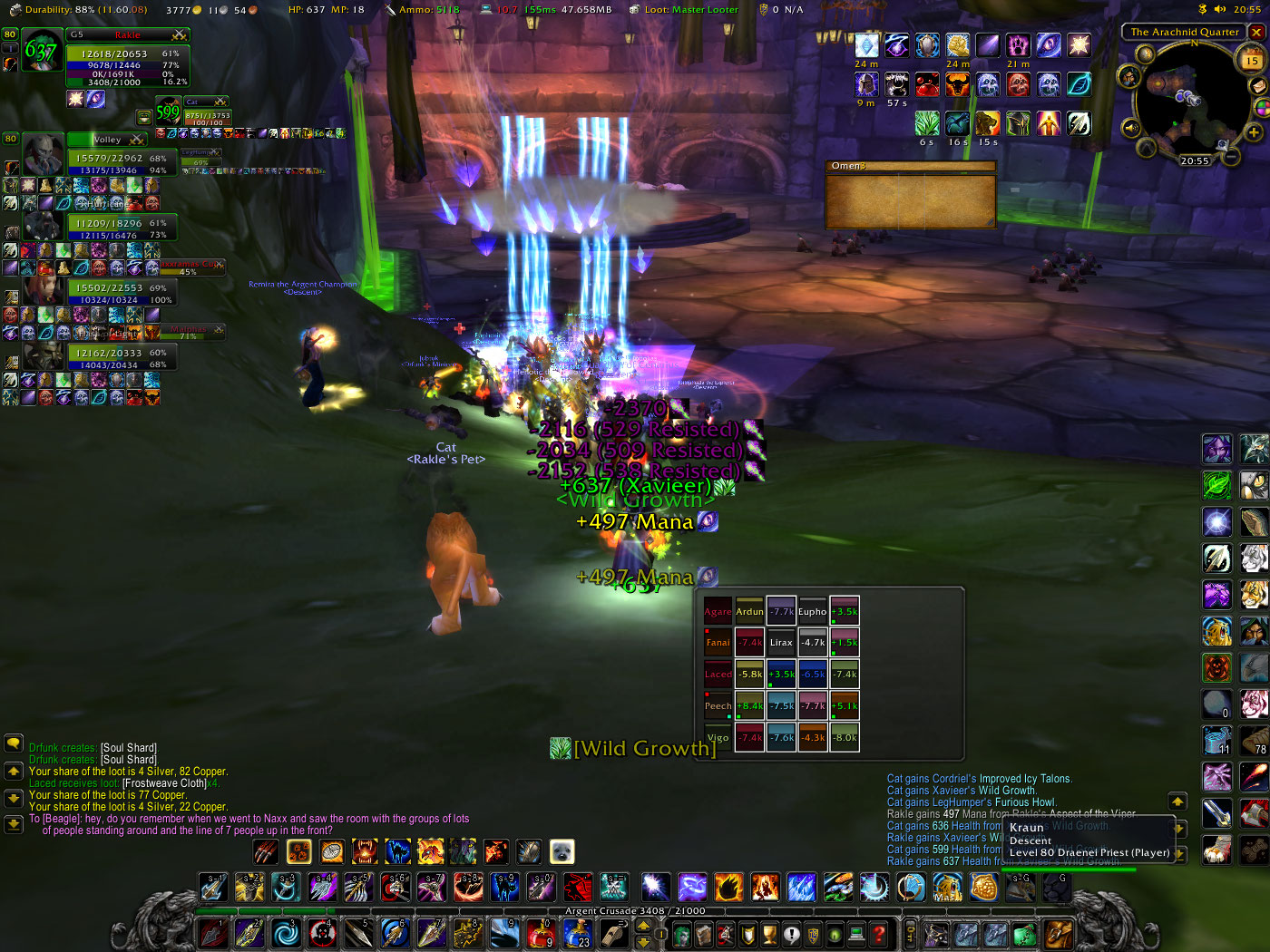Toggle the minimap speaker sound button
1270x952 pixels.
tap(1131, 128)
